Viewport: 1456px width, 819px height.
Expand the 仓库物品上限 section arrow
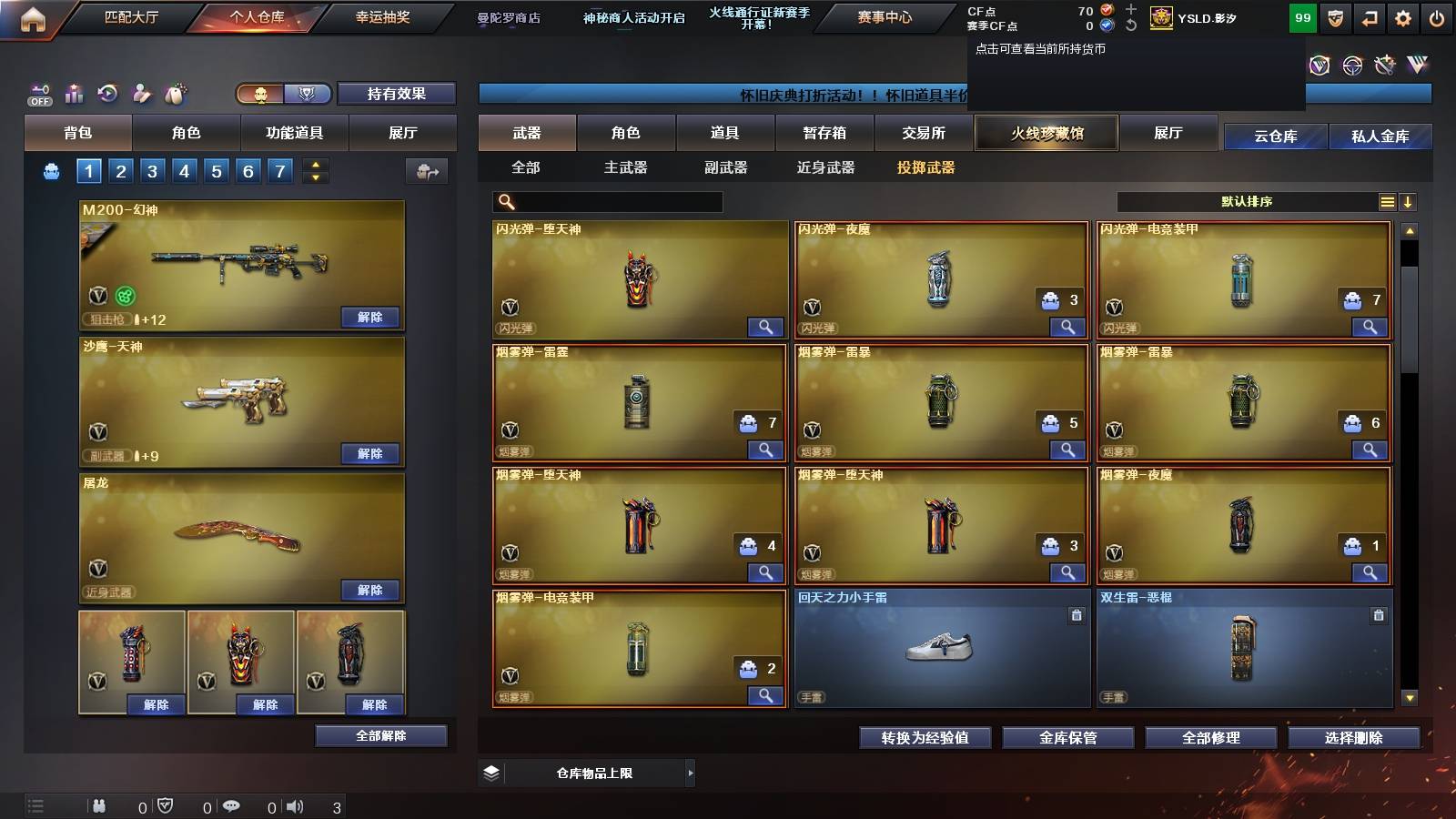[691, 772]
